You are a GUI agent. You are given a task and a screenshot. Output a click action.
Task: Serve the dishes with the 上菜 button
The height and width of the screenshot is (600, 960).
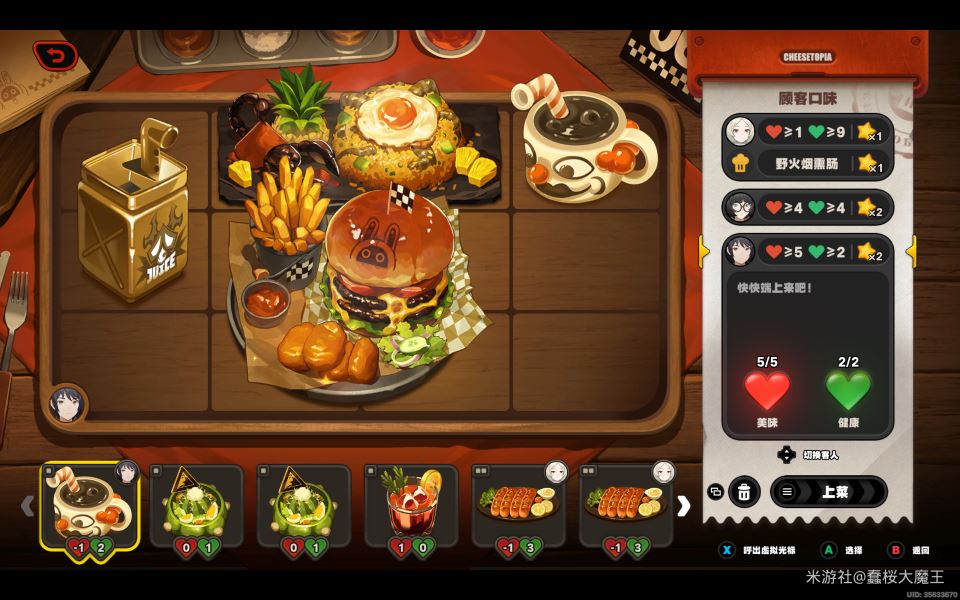point(828,491)
